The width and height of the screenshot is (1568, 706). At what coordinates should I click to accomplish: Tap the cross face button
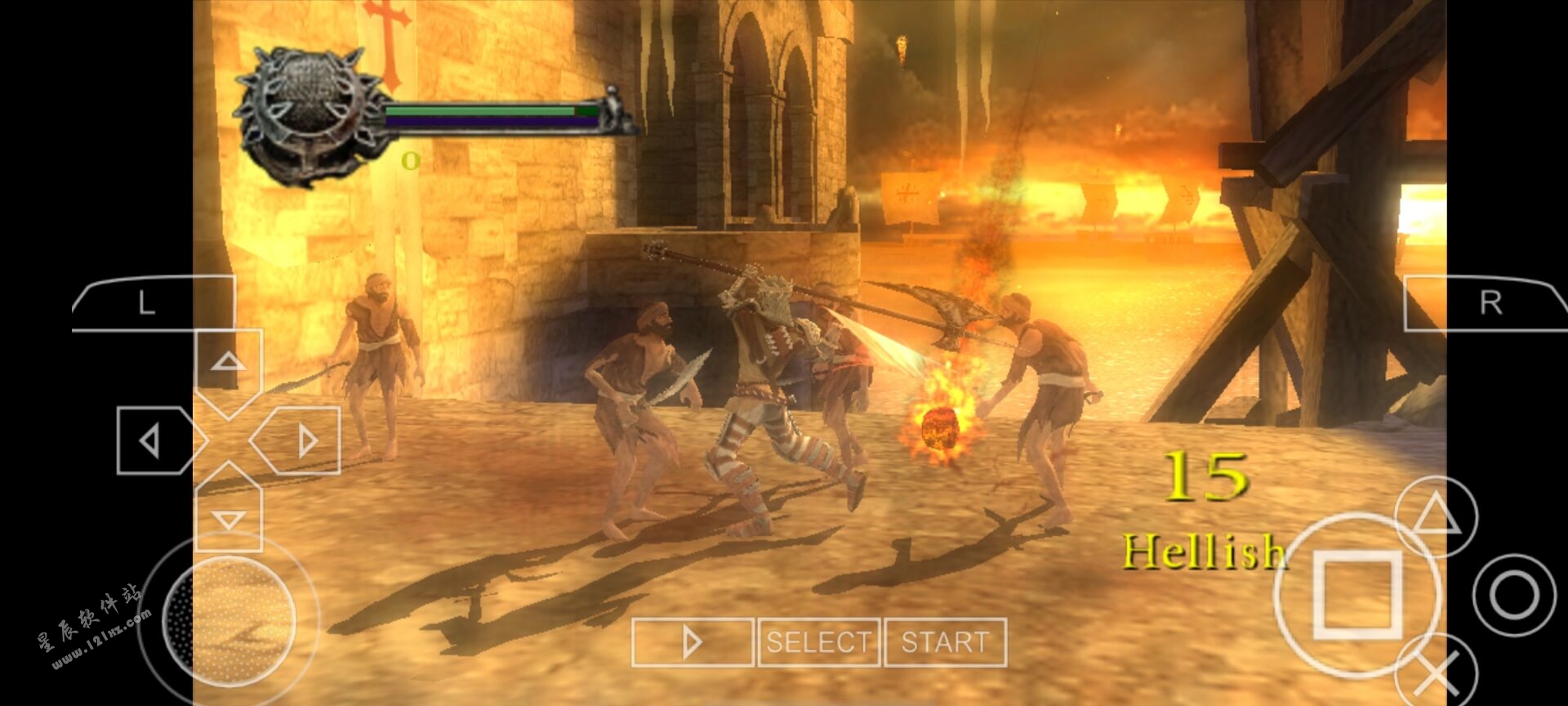[1437, 674]
